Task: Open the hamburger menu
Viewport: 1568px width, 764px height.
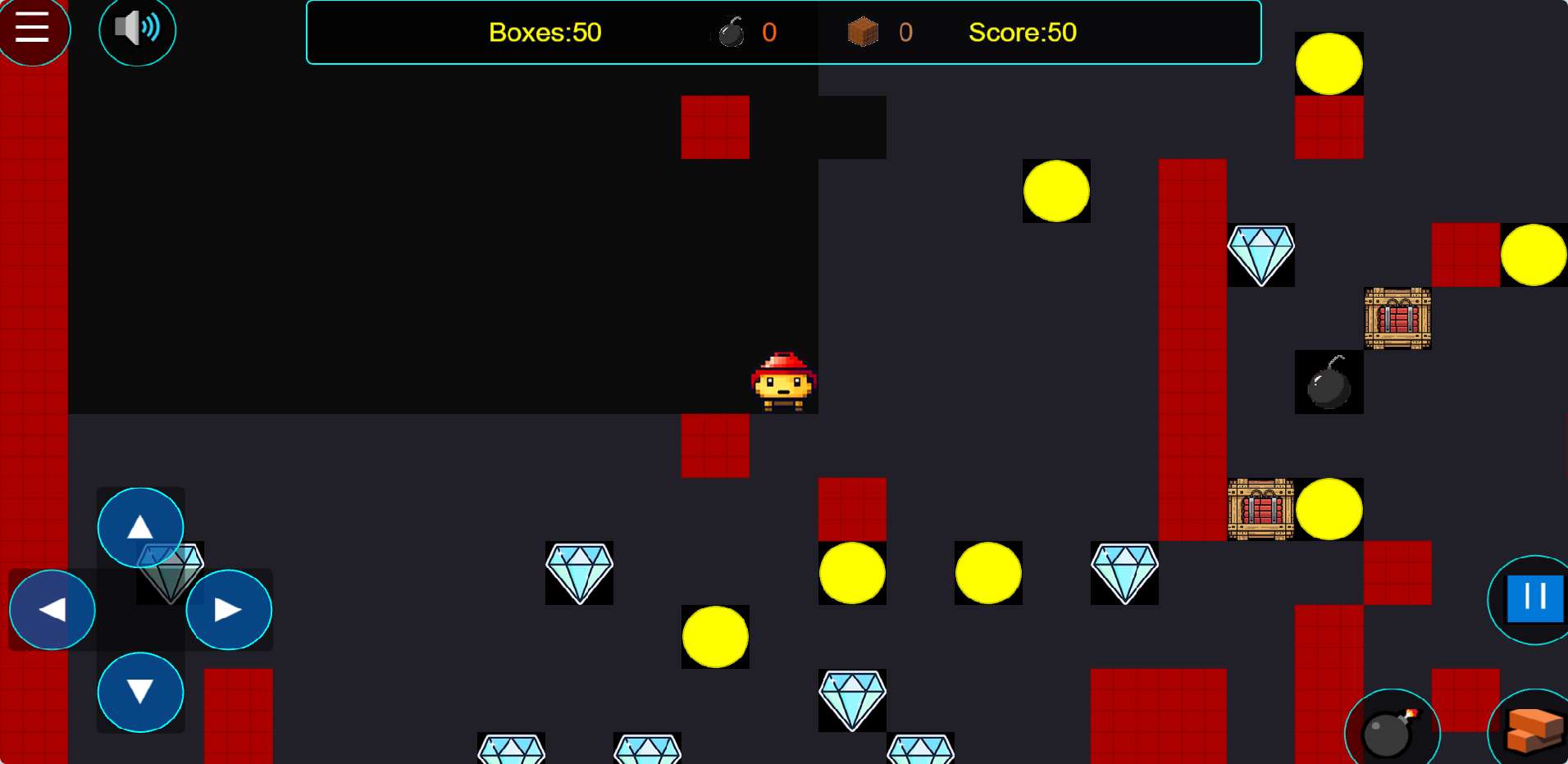Action: pyautogui.click(x=33, y=29)
